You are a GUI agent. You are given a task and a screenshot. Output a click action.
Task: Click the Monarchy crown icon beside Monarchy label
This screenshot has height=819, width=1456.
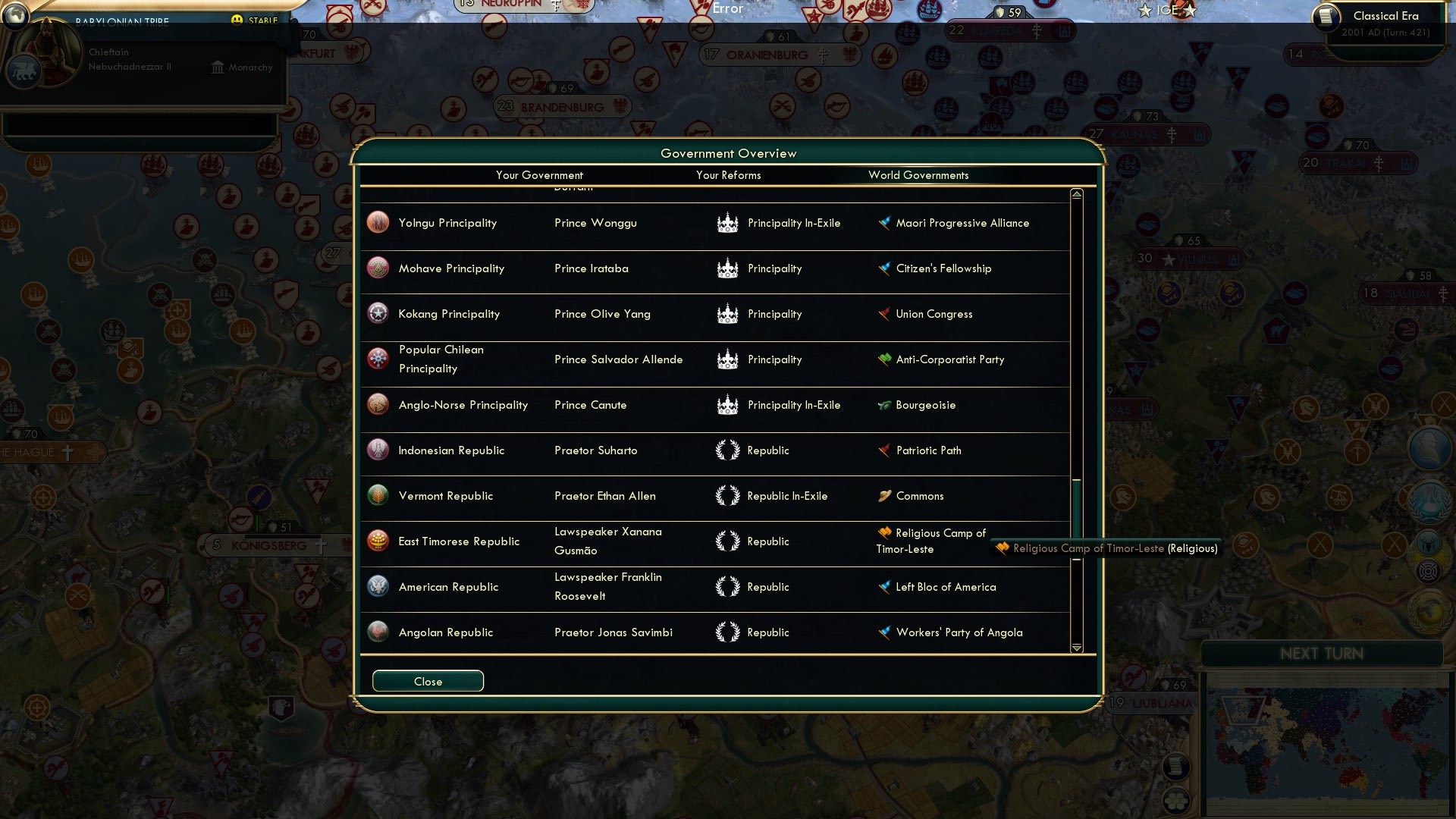(x=218, y=67)
